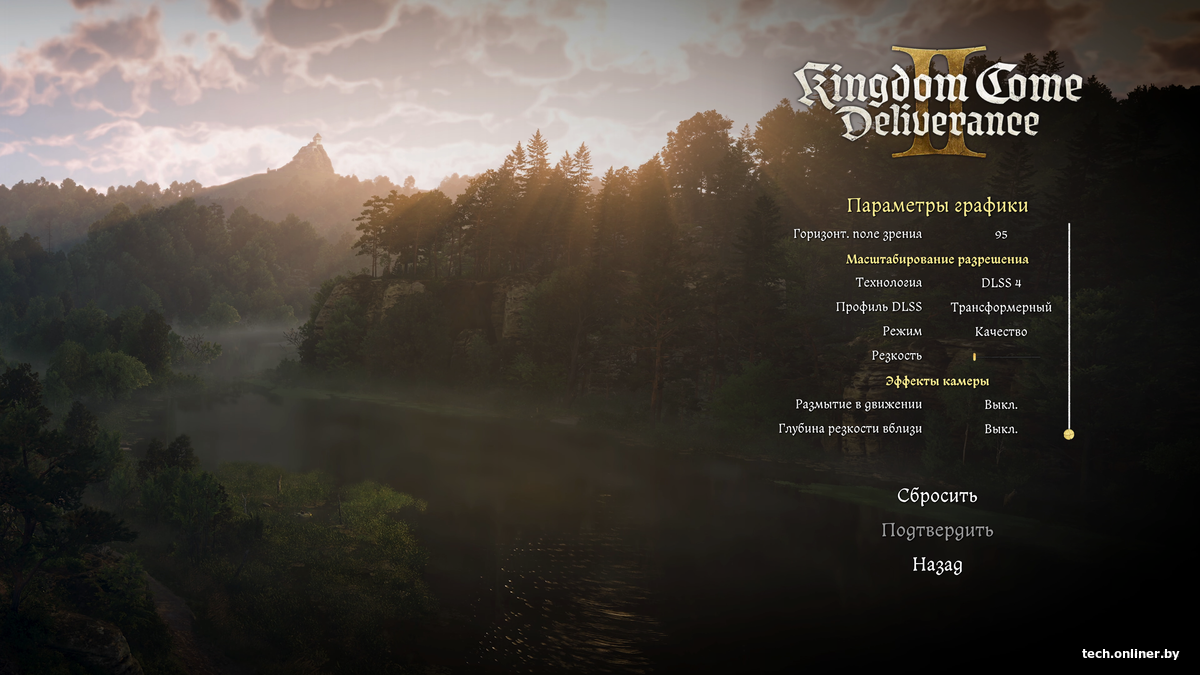Image resolution: width=1200 pixels, height=675 pixels.
Task: Toggle Размытие в движении setting
Action: click(1001, 405)
